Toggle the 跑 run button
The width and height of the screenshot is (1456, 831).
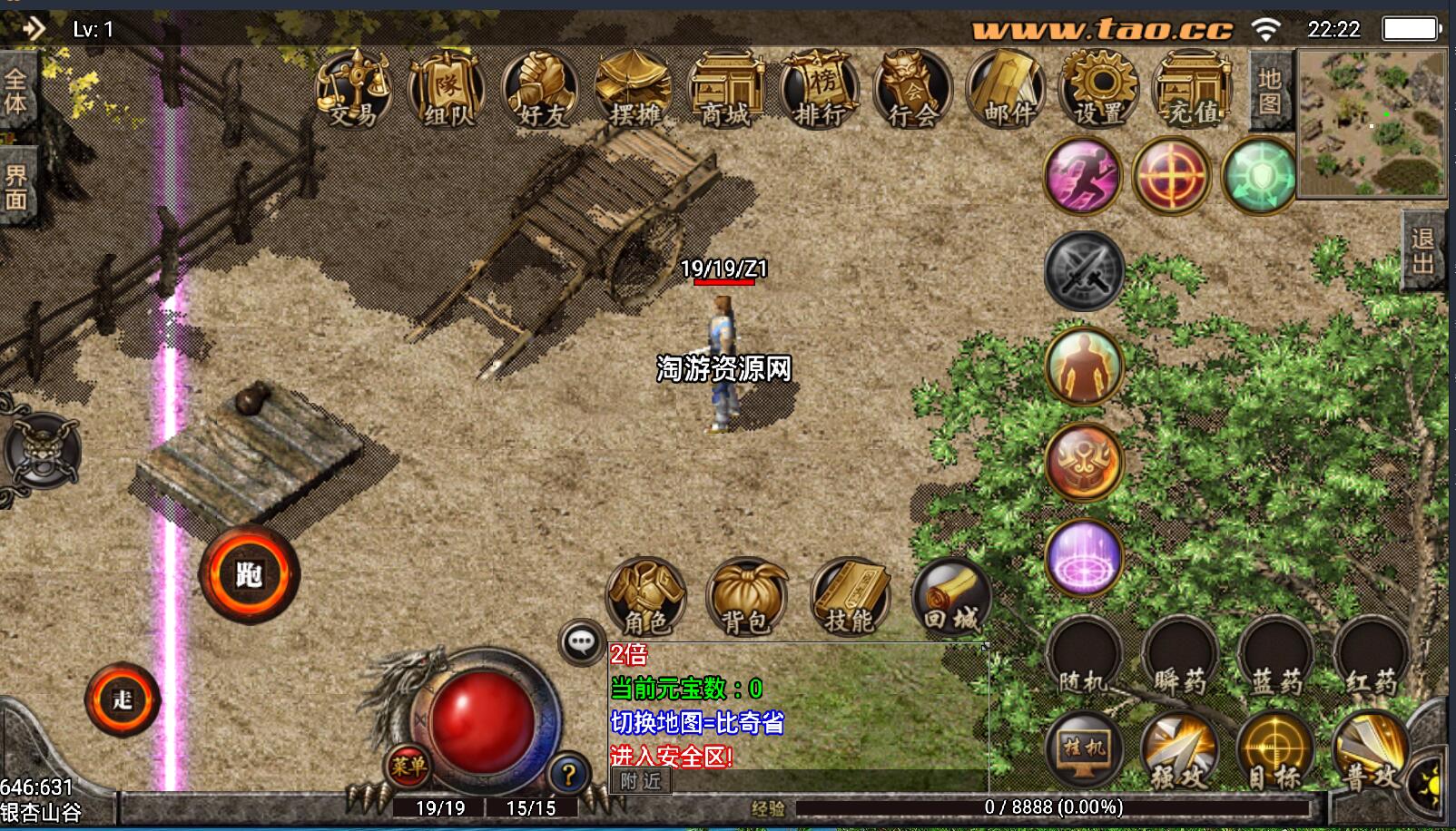point(249,574)
